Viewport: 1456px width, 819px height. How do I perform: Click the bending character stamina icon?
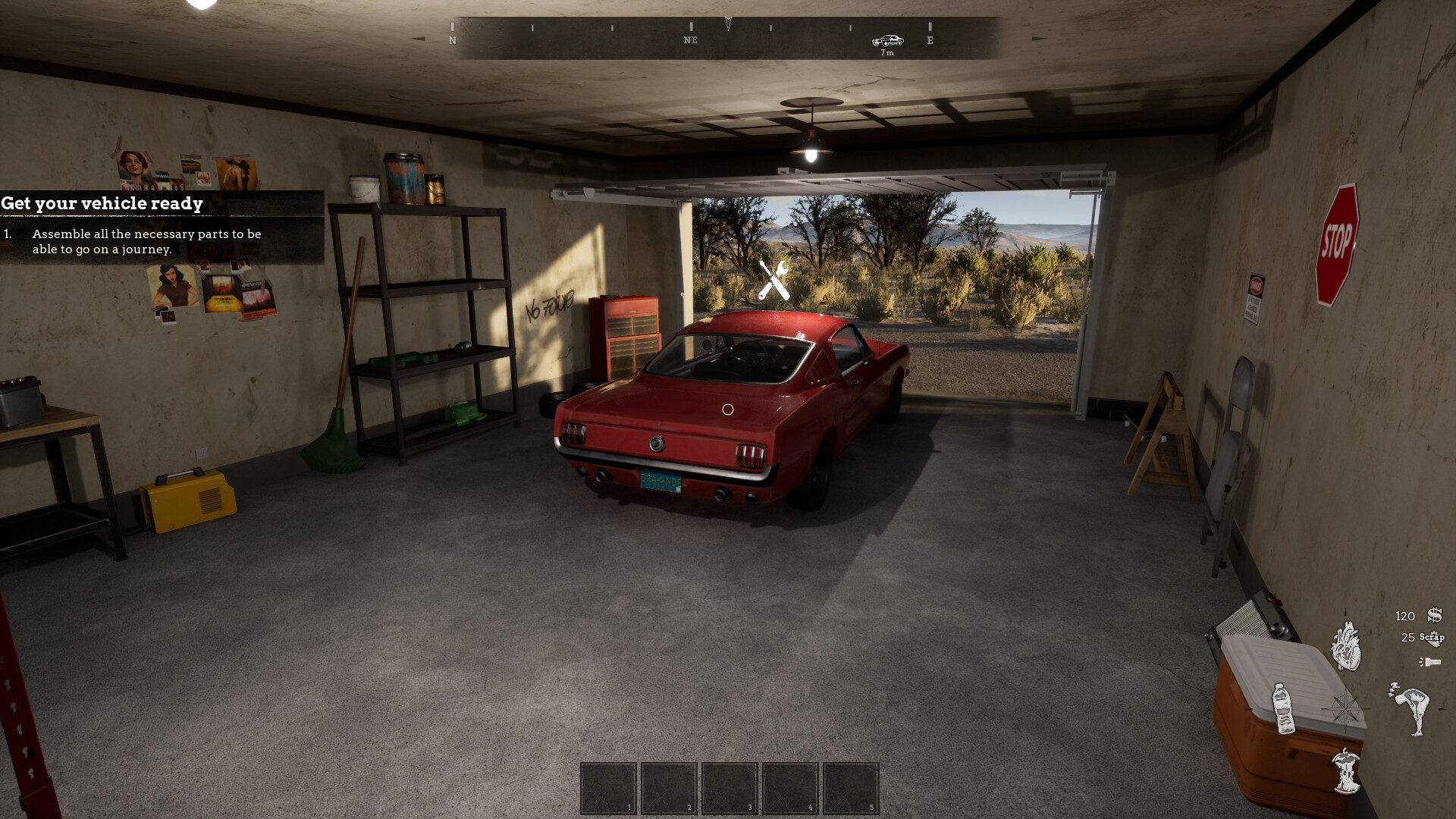click(x=1412, y=710)
